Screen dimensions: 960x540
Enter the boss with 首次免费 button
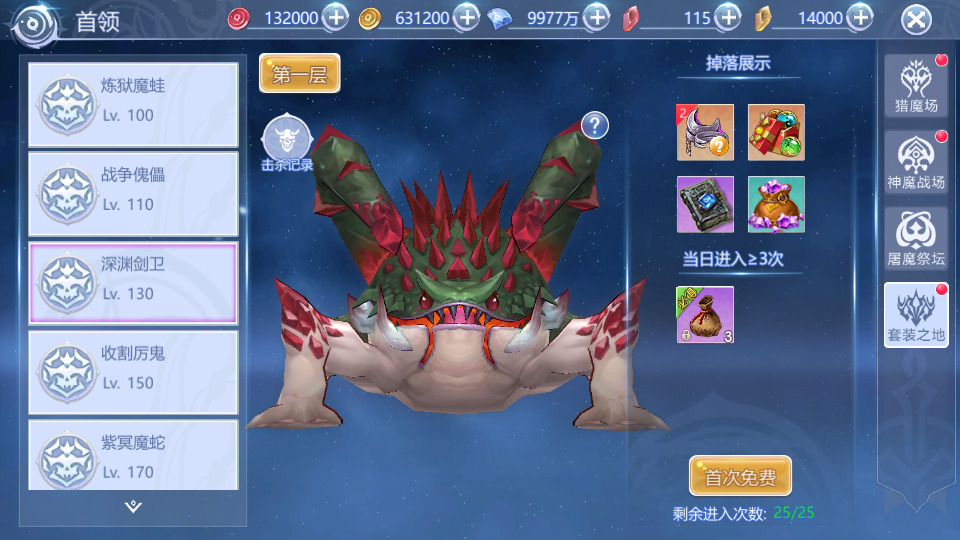point(740,477)
